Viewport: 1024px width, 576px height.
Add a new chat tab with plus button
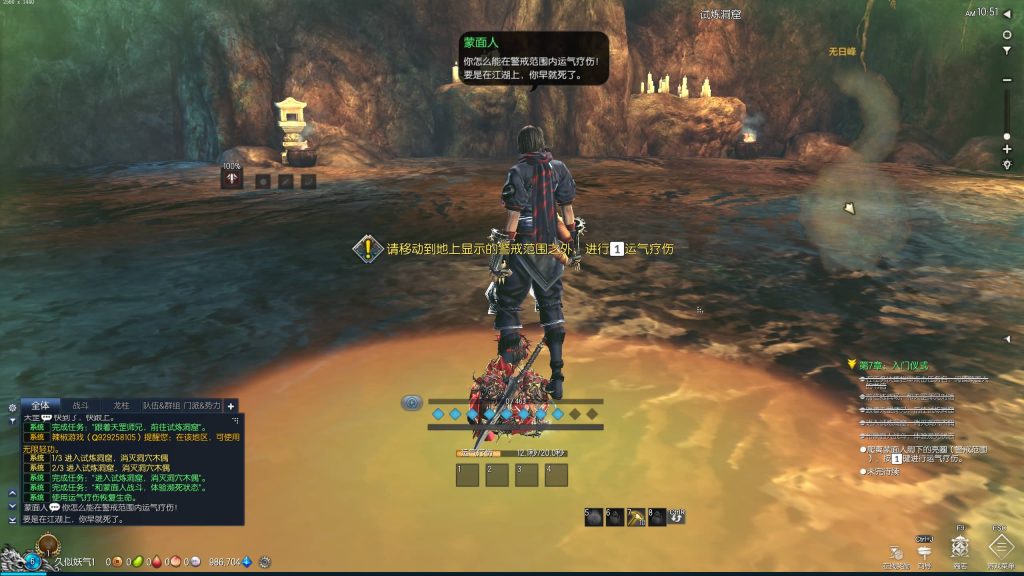[x=231, y=406]
